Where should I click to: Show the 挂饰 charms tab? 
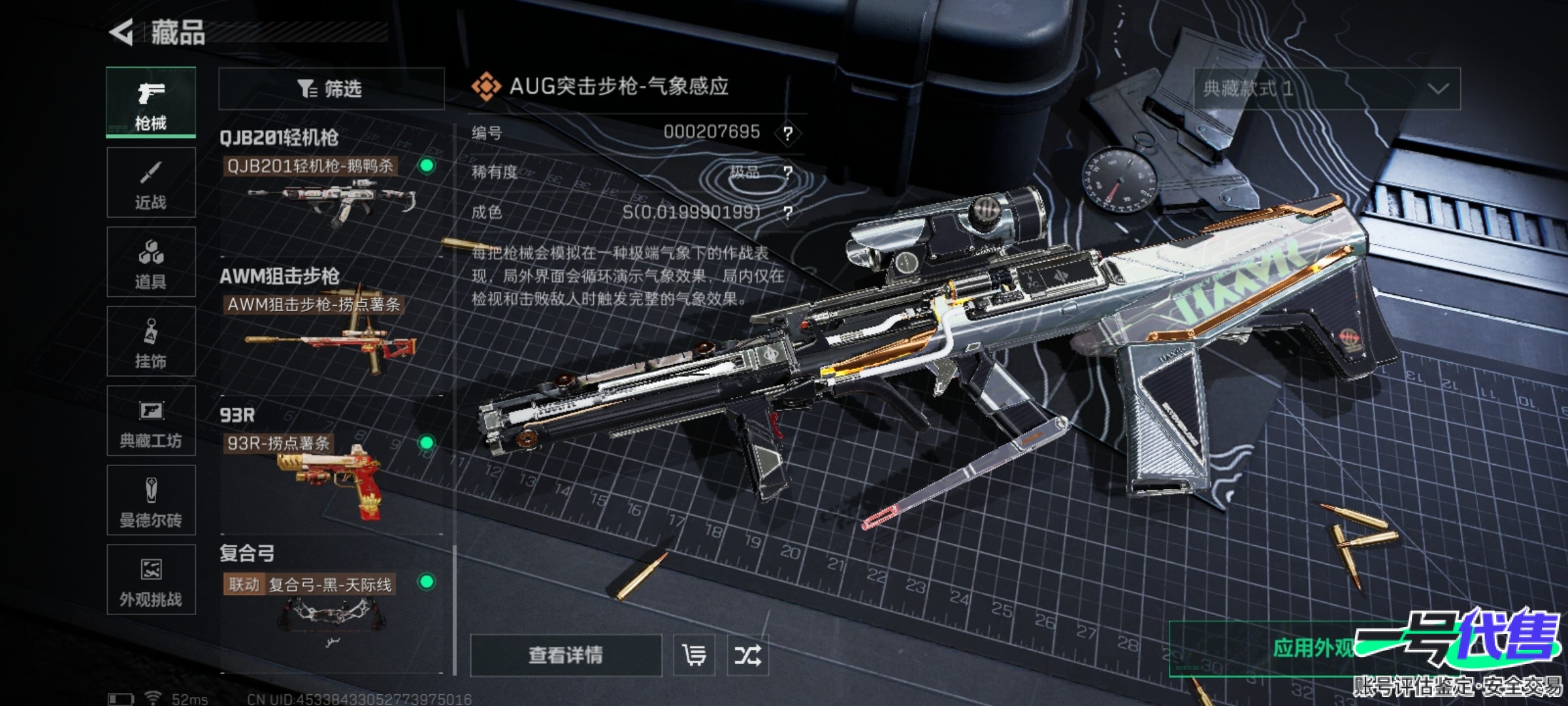(x=151, y=342)
